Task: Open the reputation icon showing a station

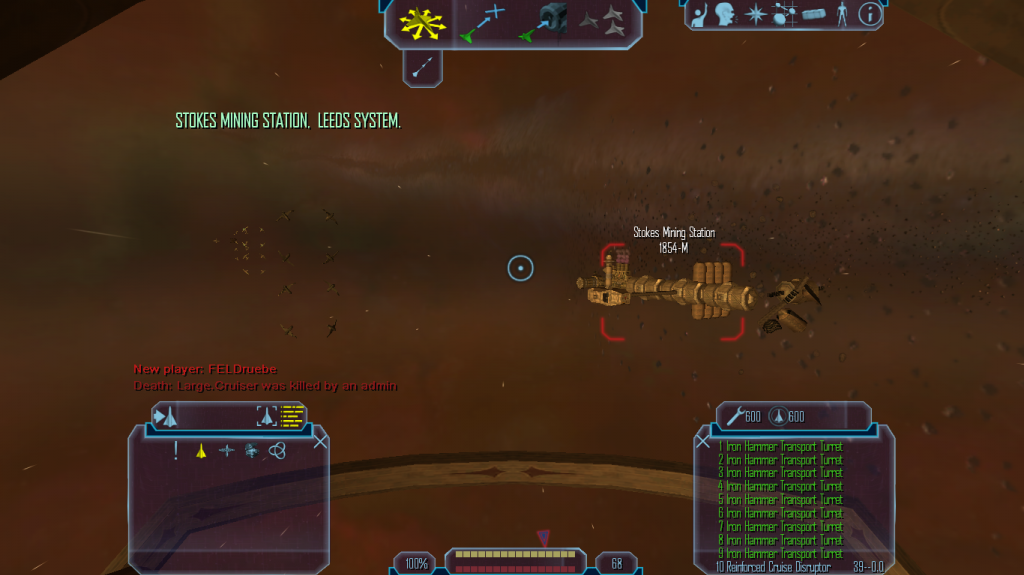Action: 815,14
